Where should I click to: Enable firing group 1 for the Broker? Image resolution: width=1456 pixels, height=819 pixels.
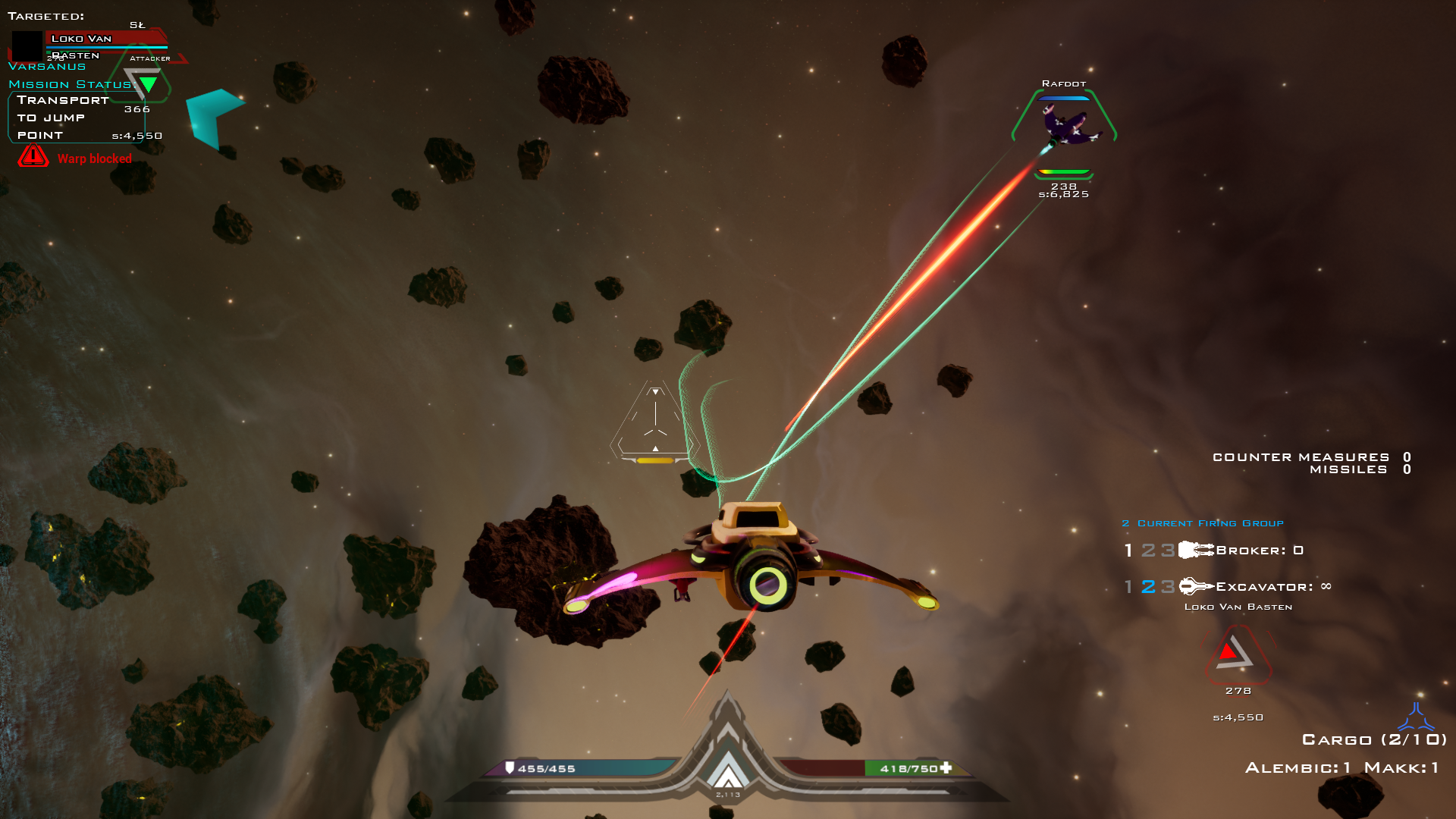pyautogui.click(x=1128, y=549)
